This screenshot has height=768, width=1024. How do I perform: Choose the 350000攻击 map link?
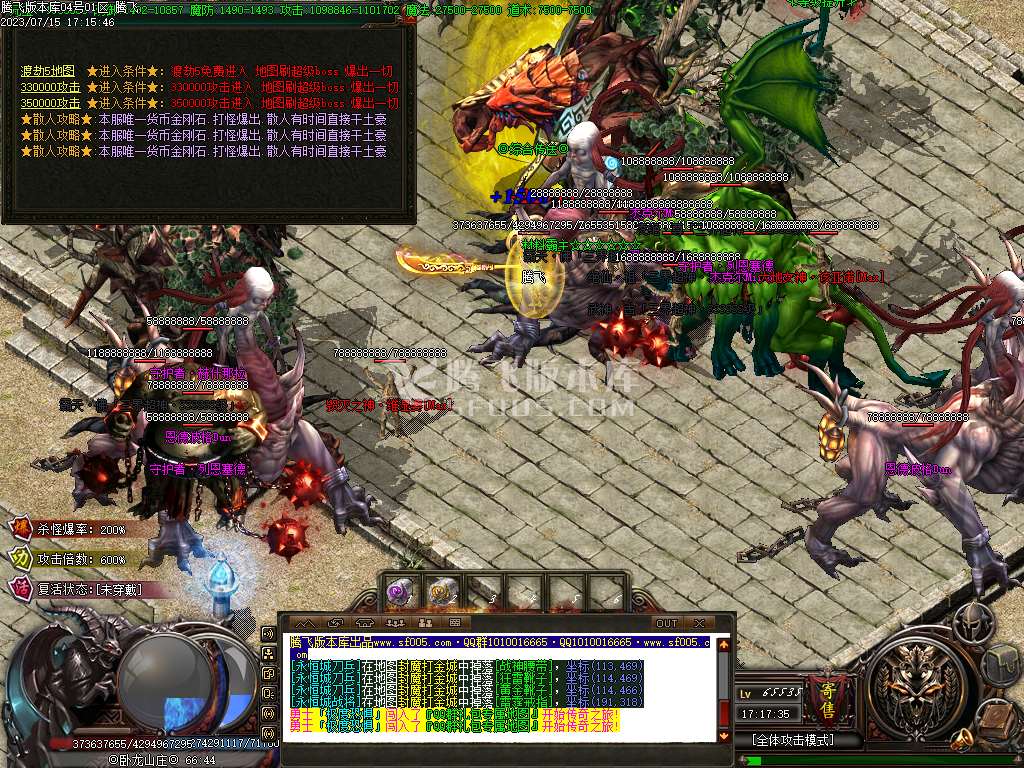tap(51, 103)
